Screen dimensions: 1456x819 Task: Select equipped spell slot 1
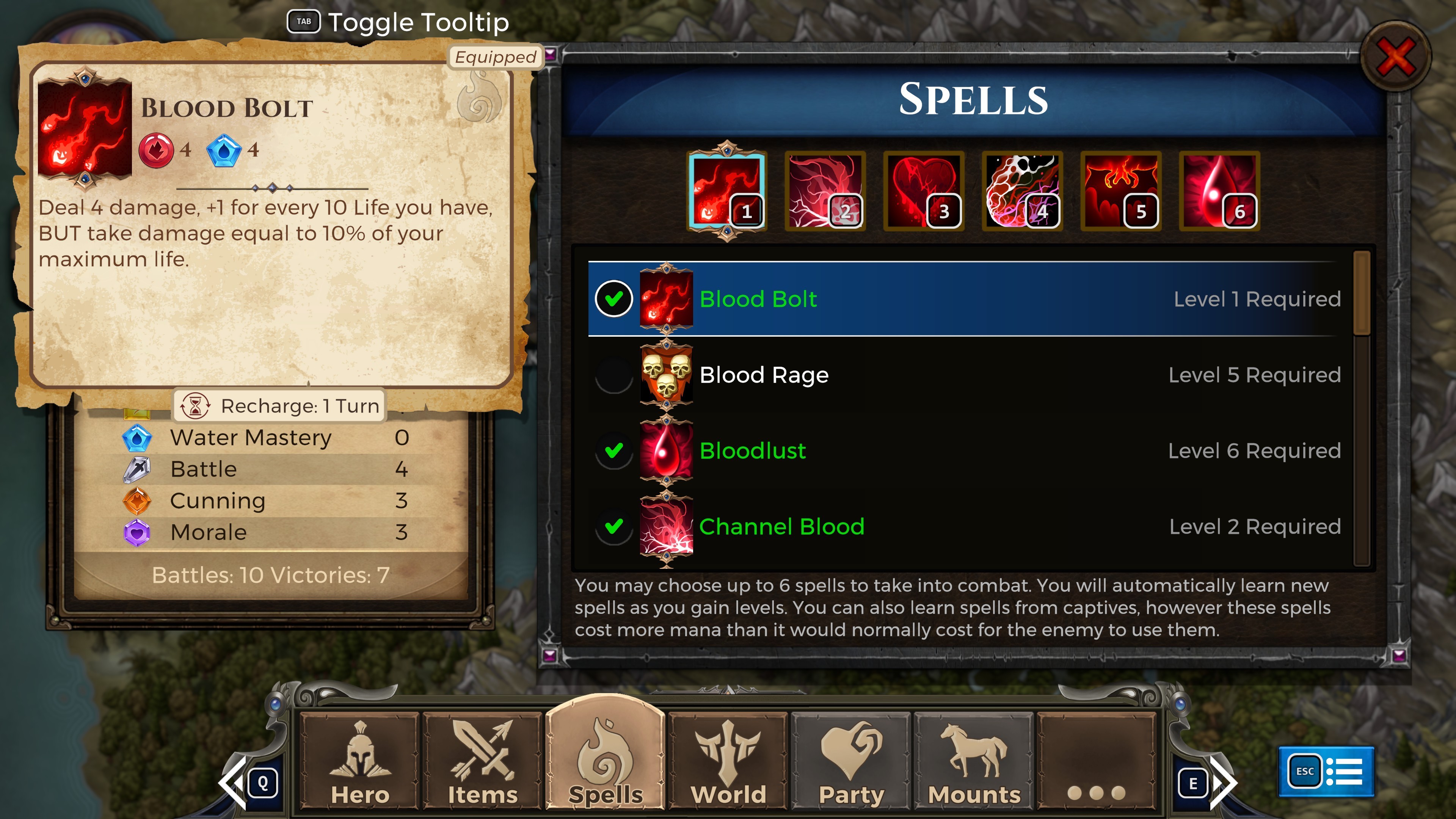pyautogui.click(x=727, y=191)
